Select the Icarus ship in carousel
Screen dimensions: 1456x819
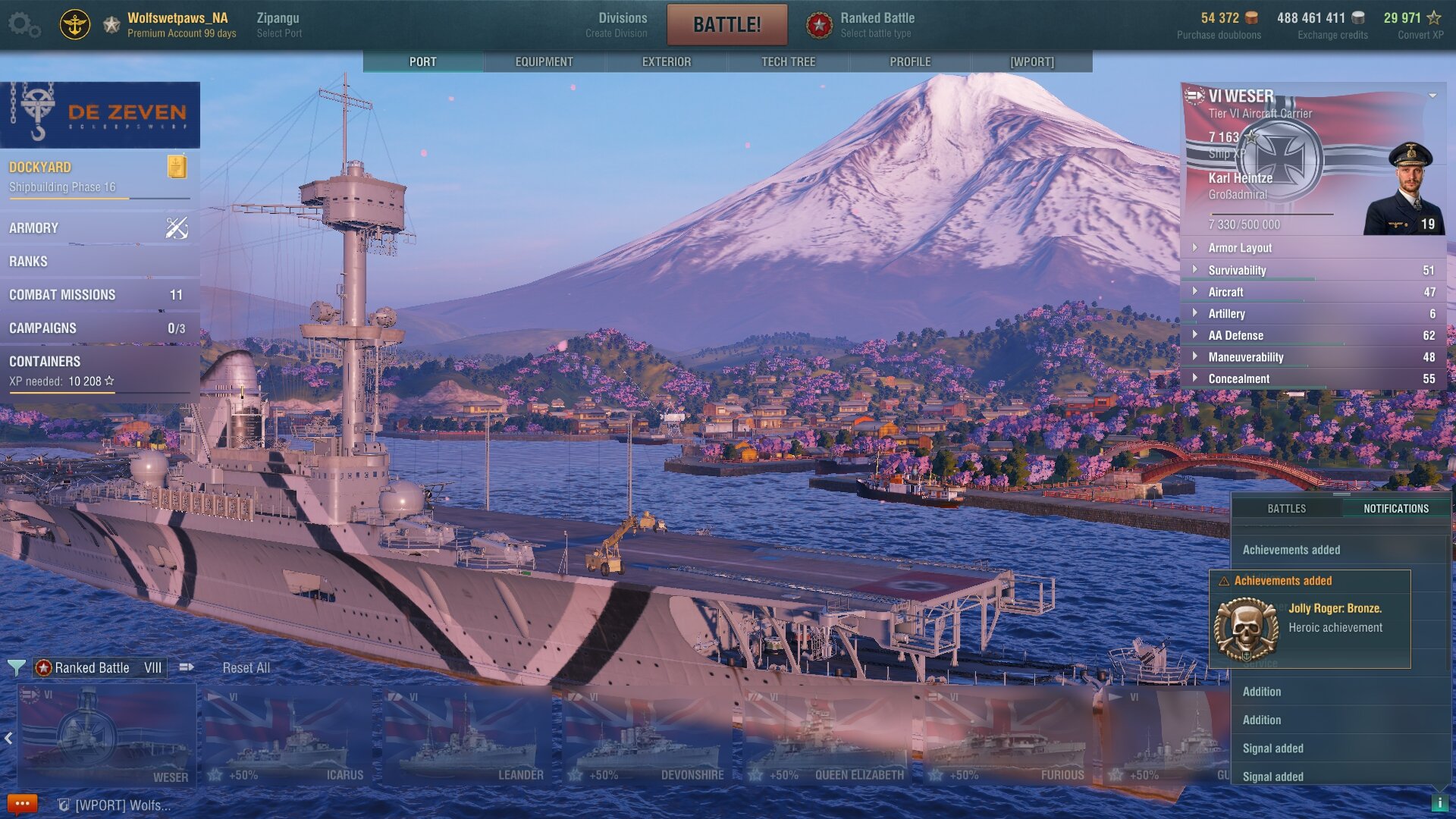[287, 736]
